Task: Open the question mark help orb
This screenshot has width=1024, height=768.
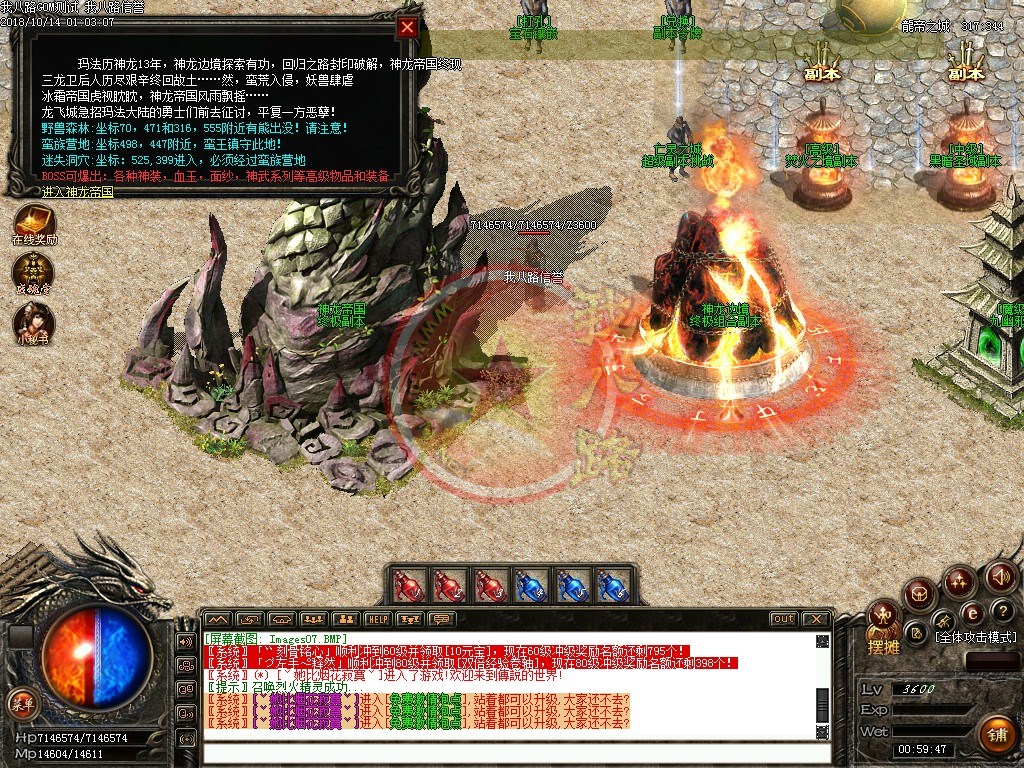Action: point(1004,610)
